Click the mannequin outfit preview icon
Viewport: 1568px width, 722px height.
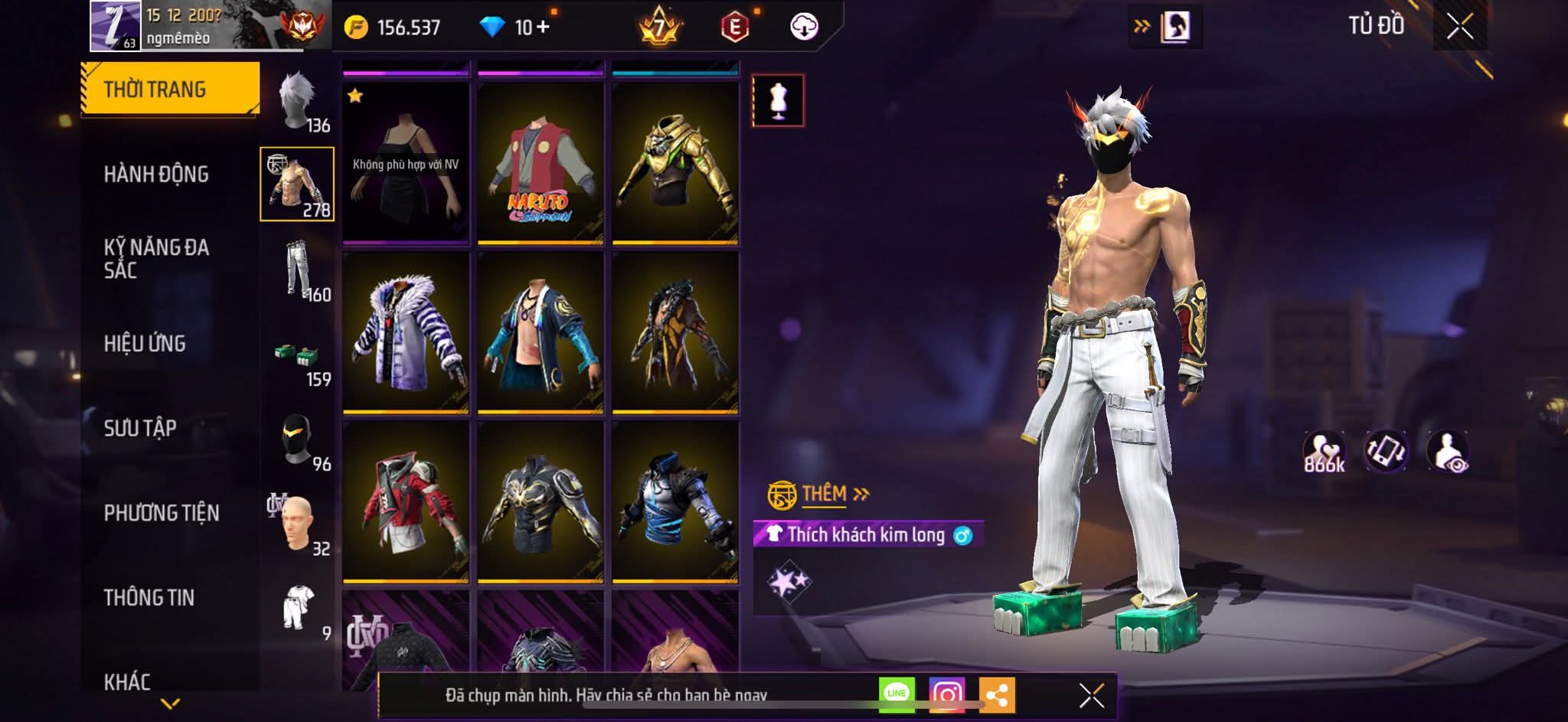(778, 100)
